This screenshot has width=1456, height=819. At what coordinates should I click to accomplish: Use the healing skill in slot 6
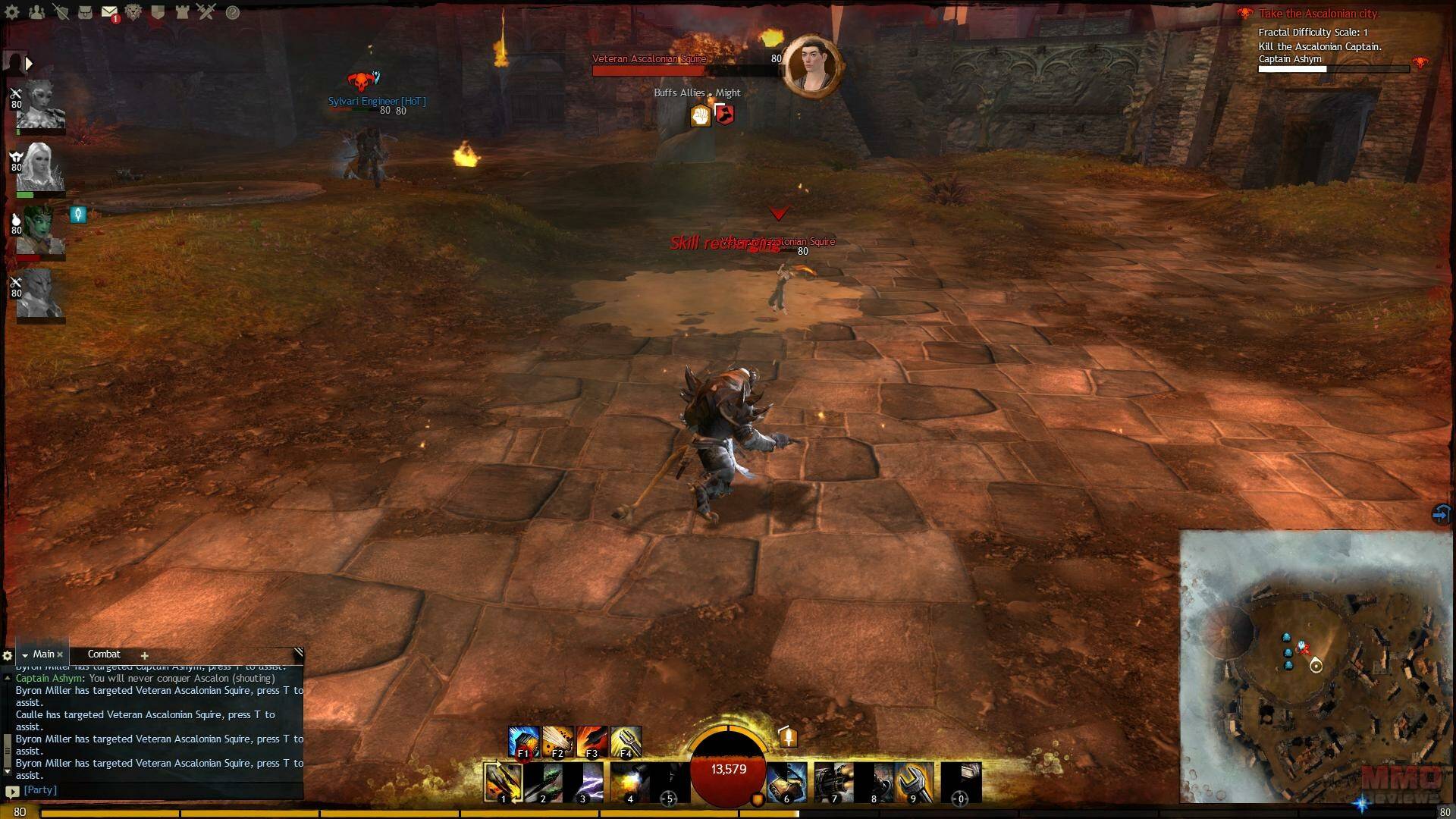[786, 783]
